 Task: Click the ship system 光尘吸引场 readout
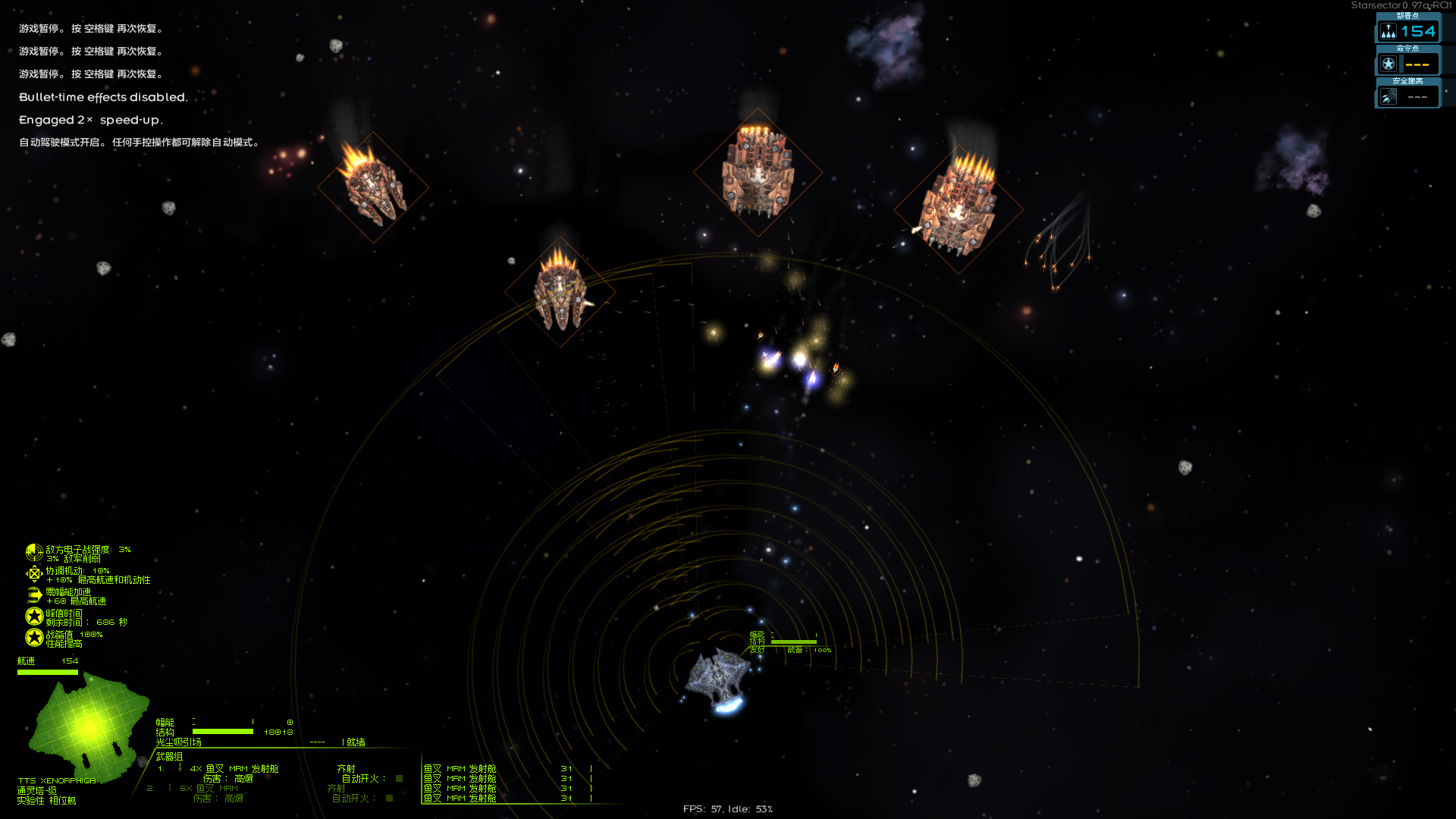(179, 742)
